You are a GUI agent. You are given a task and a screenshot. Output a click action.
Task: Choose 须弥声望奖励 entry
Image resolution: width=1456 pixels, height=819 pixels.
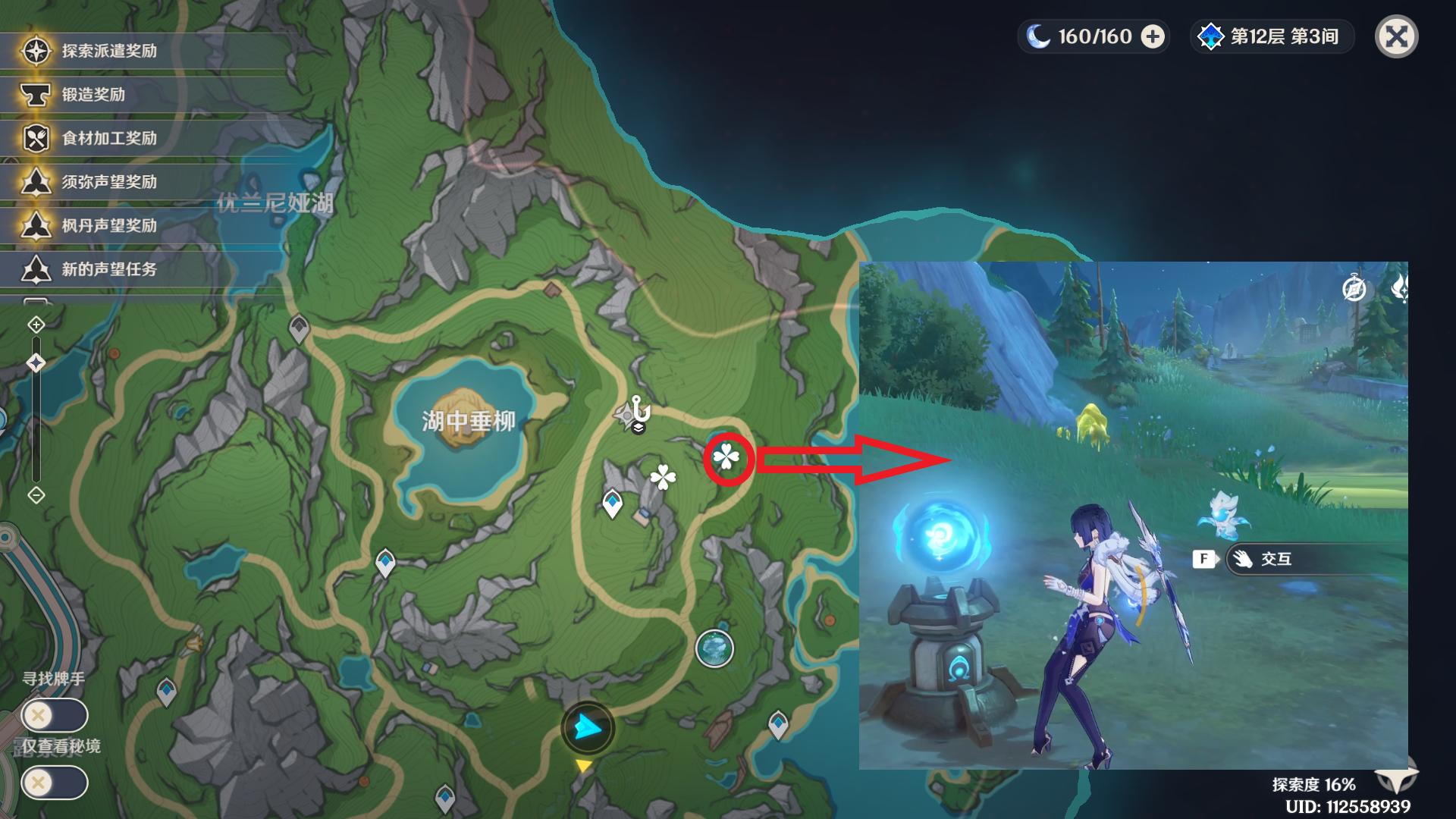[x=109, y=182]
